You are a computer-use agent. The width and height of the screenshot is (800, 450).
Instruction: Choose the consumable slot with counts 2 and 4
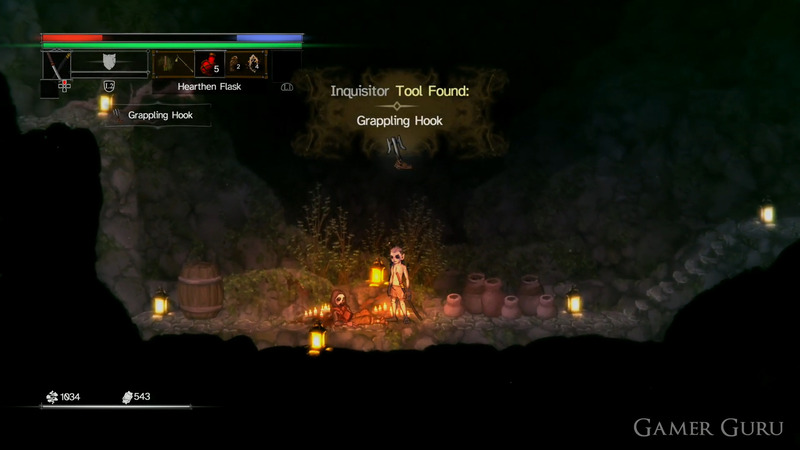click(247, 64)
